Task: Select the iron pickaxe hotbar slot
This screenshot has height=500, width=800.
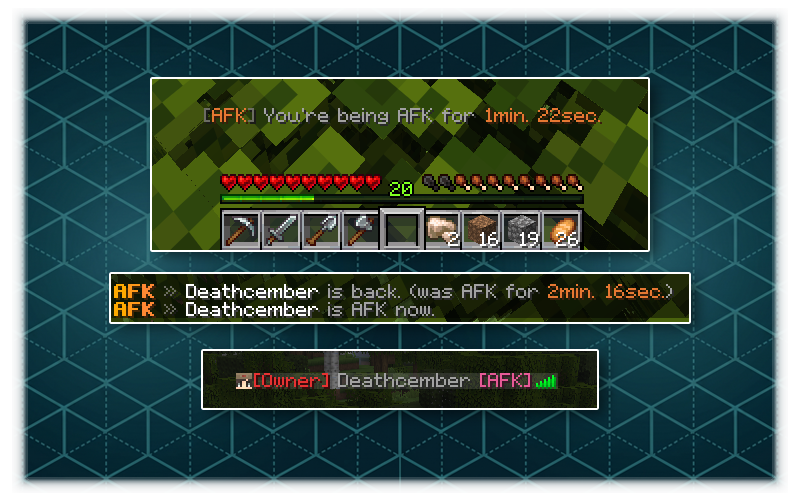Action: tap(241, 230)
